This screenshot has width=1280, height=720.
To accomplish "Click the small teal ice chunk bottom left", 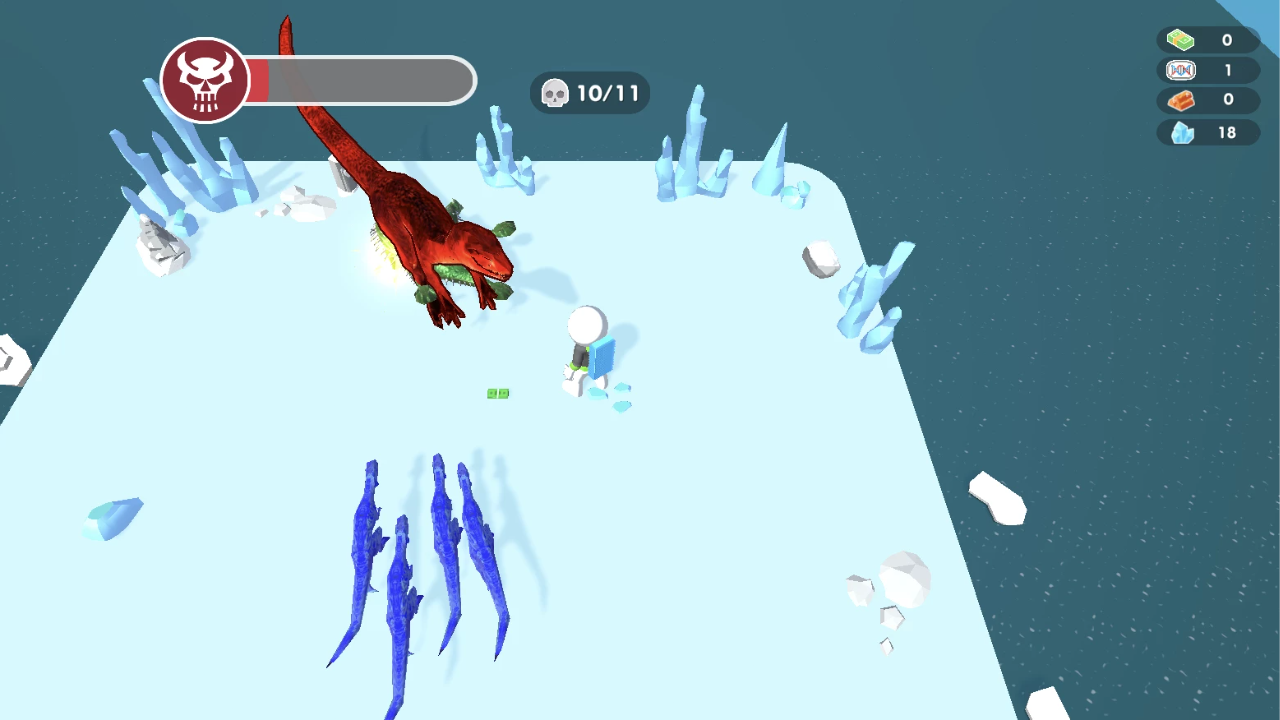I will point(112,517).
